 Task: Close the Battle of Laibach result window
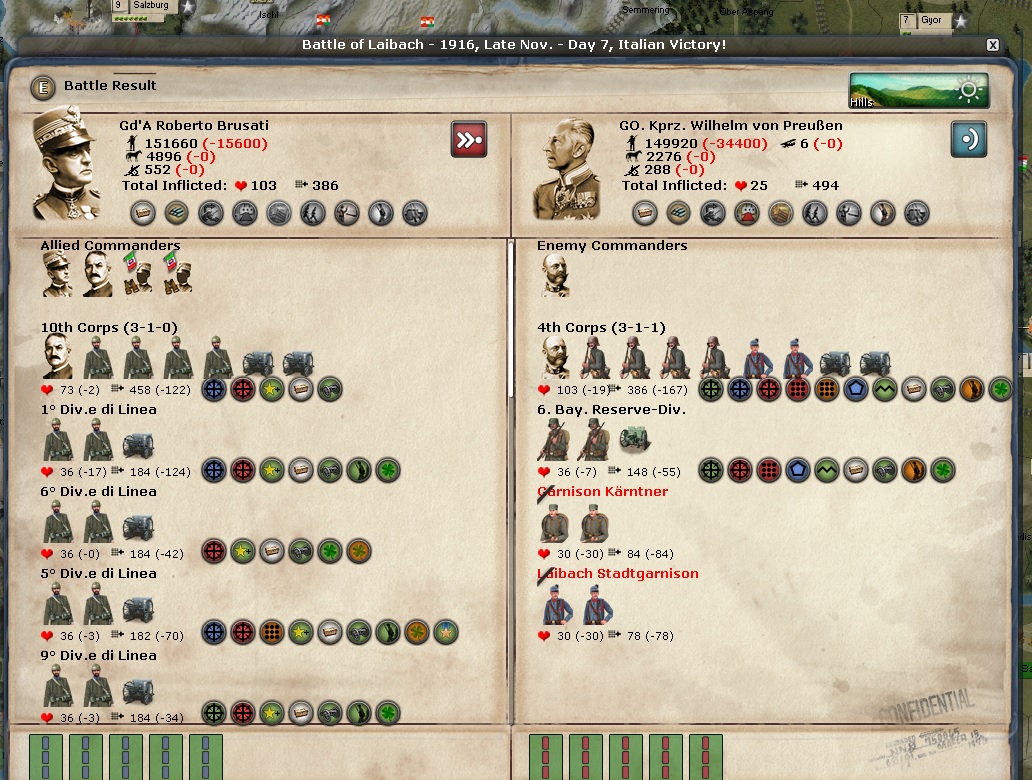pos(992,45)
